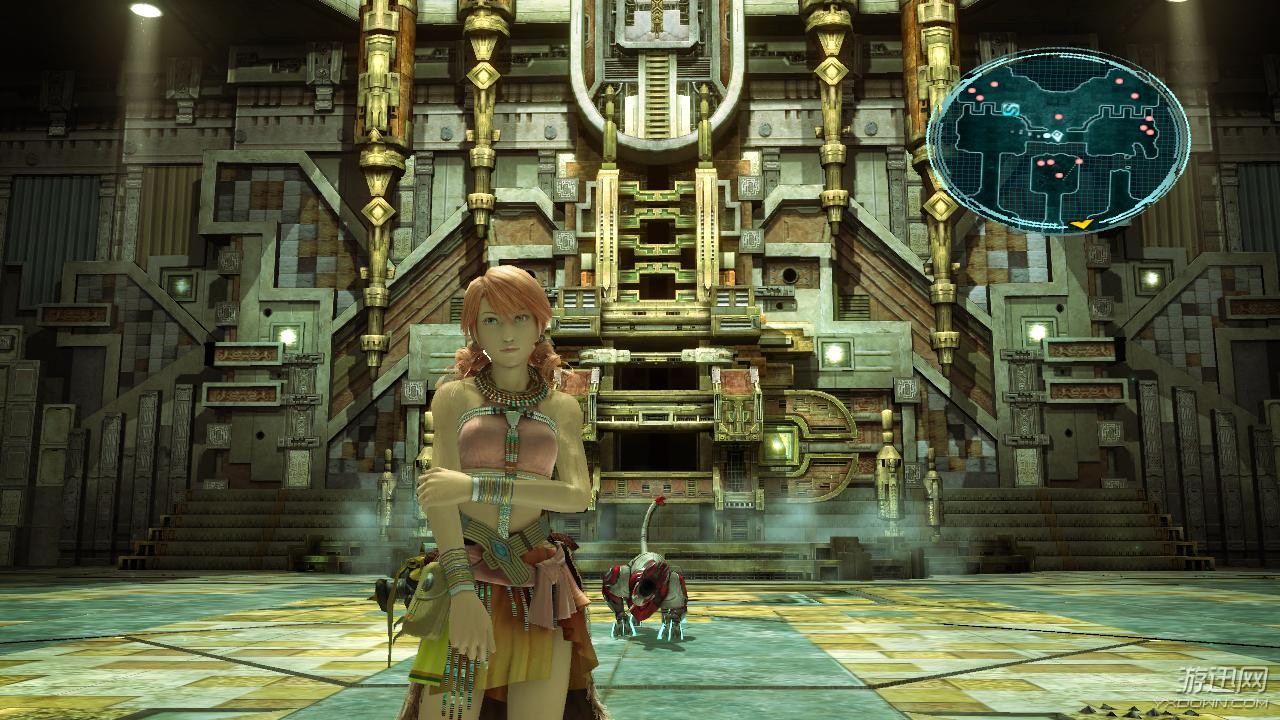Click the rightmost red enemy dot cluster on minimap
The height and width of the screenshot is (720, 1280).
click(1147, 129)
